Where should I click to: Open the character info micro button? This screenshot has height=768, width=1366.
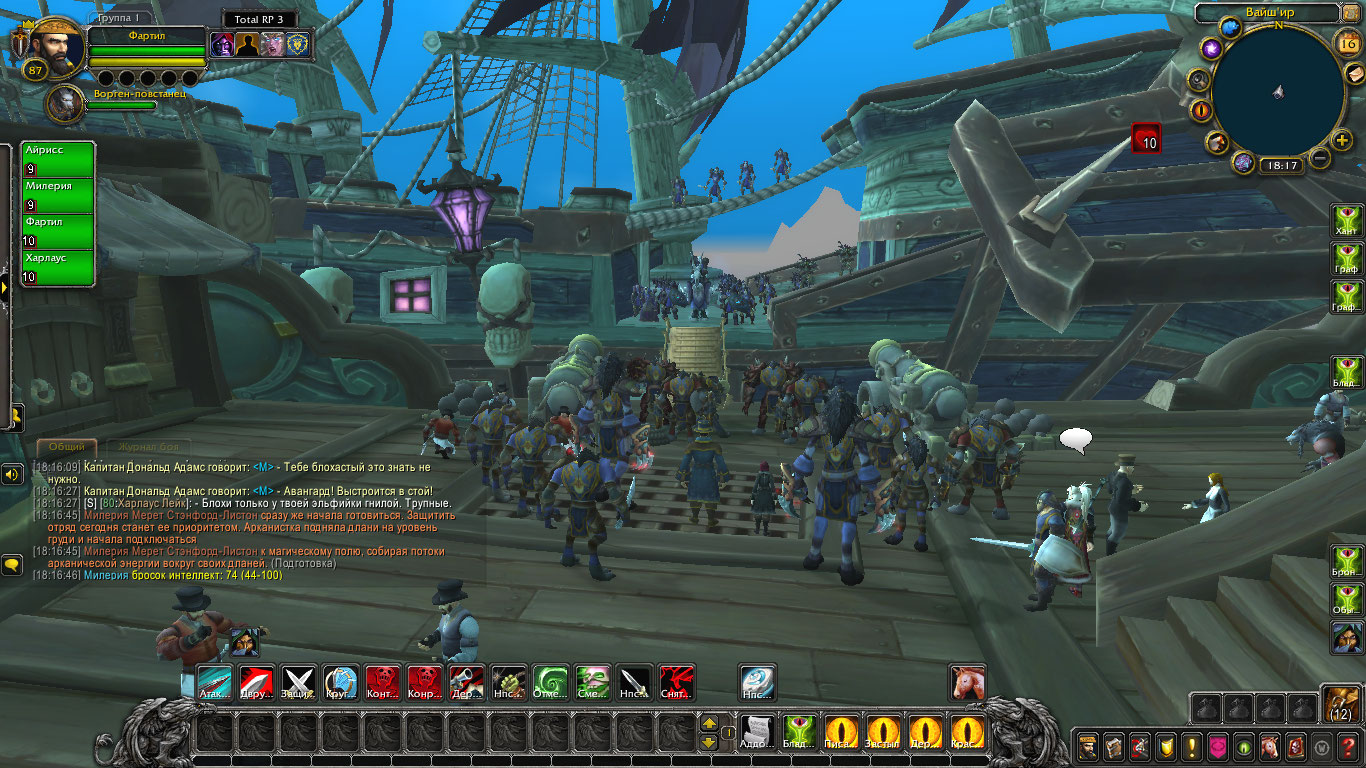click(1088, 746)
